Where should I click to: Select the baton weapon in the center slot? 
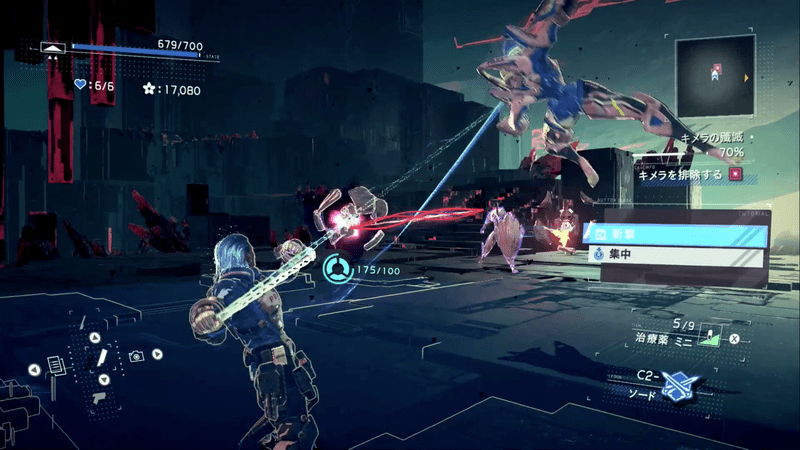(101, 358)
